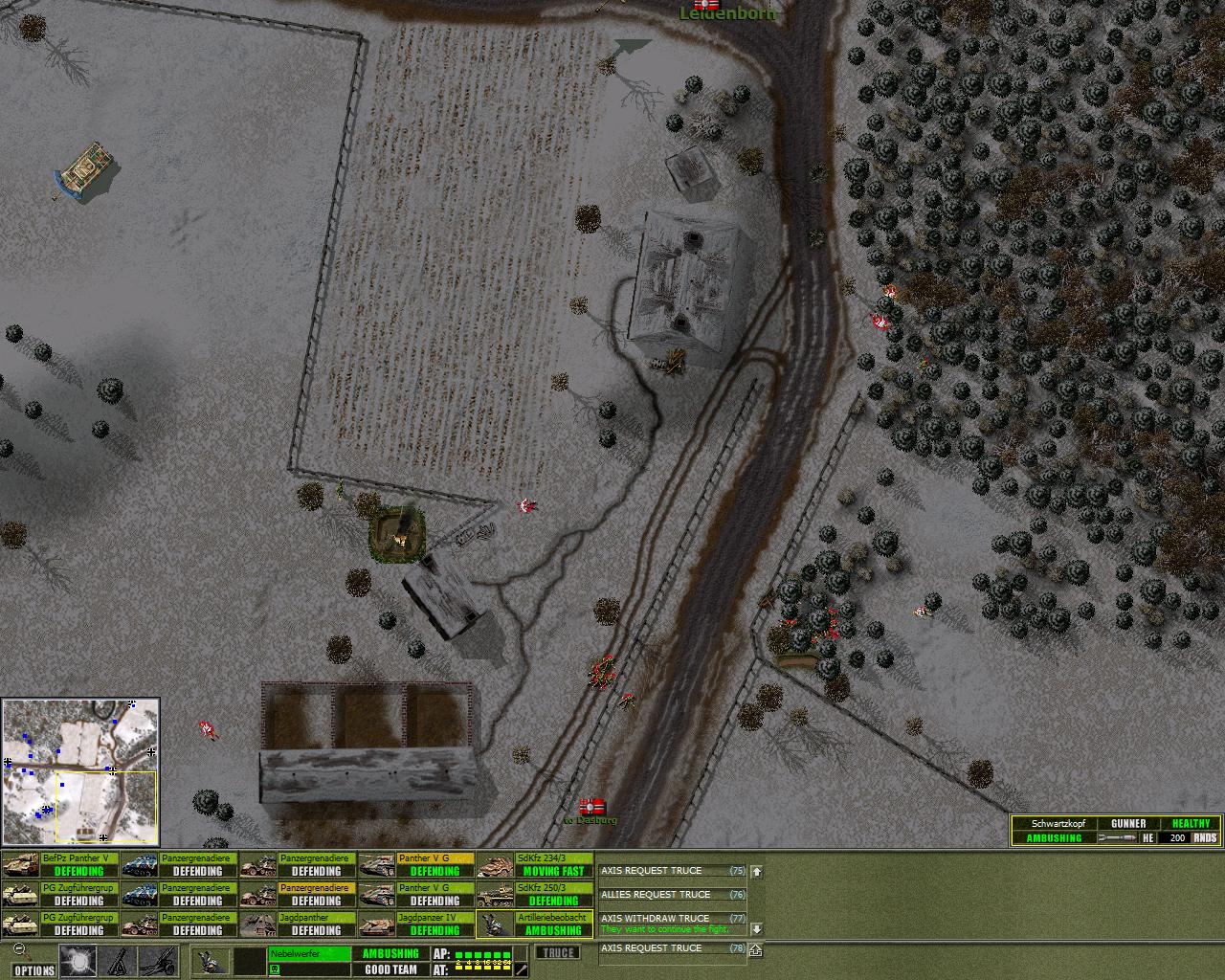This screenshot has height=980, width=1225.
Task: Select the mortar support icon
Action: coord(119,961)
